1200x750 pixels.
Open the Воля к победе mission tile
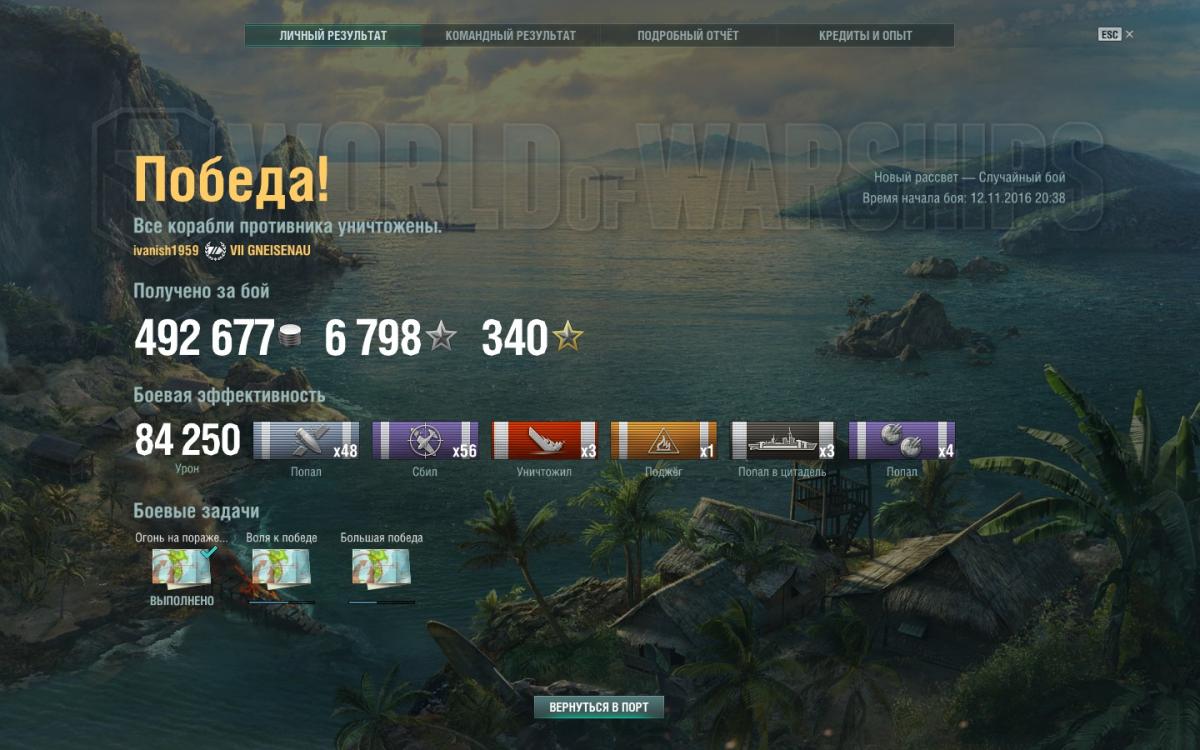(281, 569)
